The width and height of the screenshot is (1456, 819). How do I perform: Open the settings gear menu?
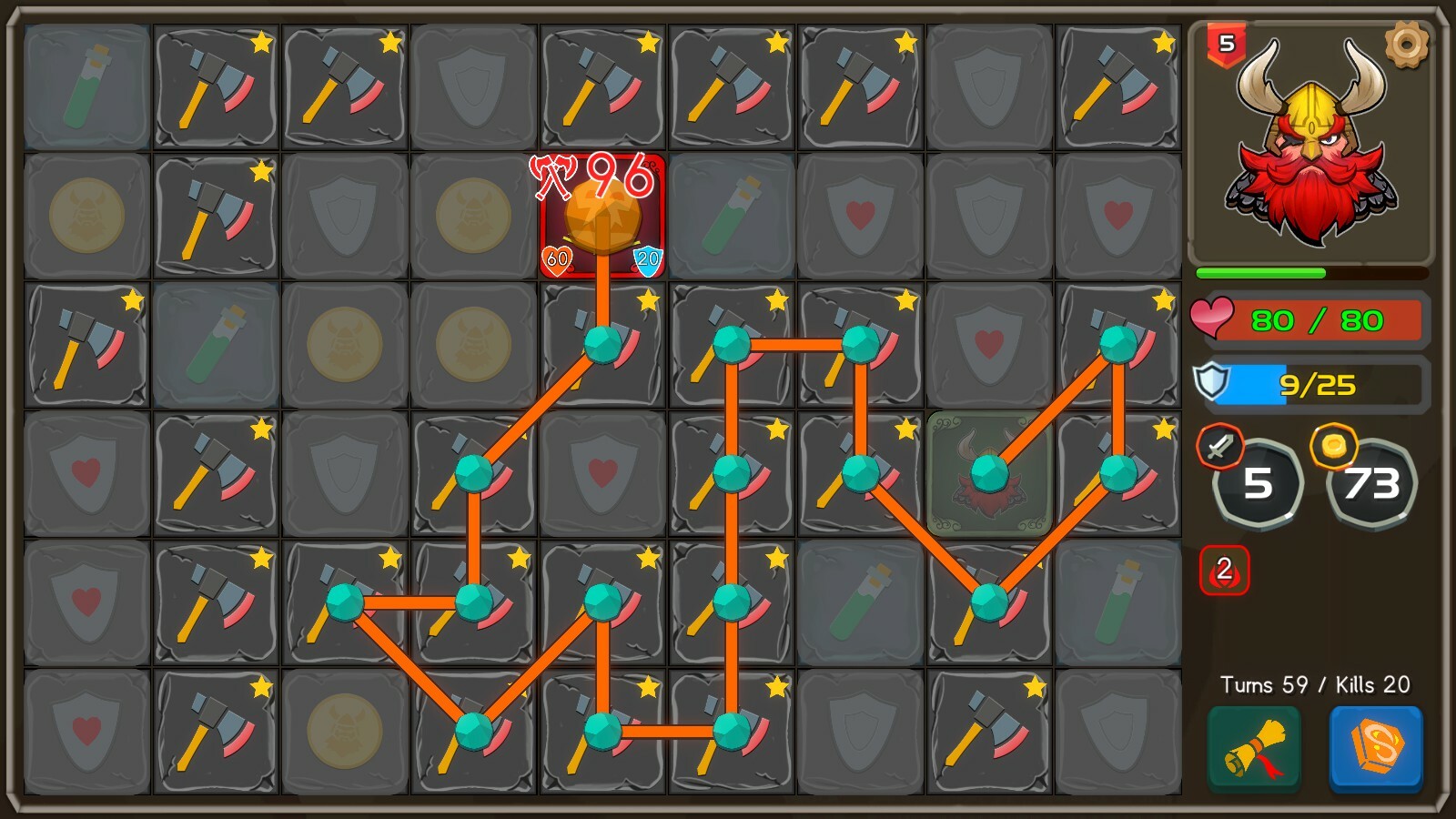click(1409, 41)
